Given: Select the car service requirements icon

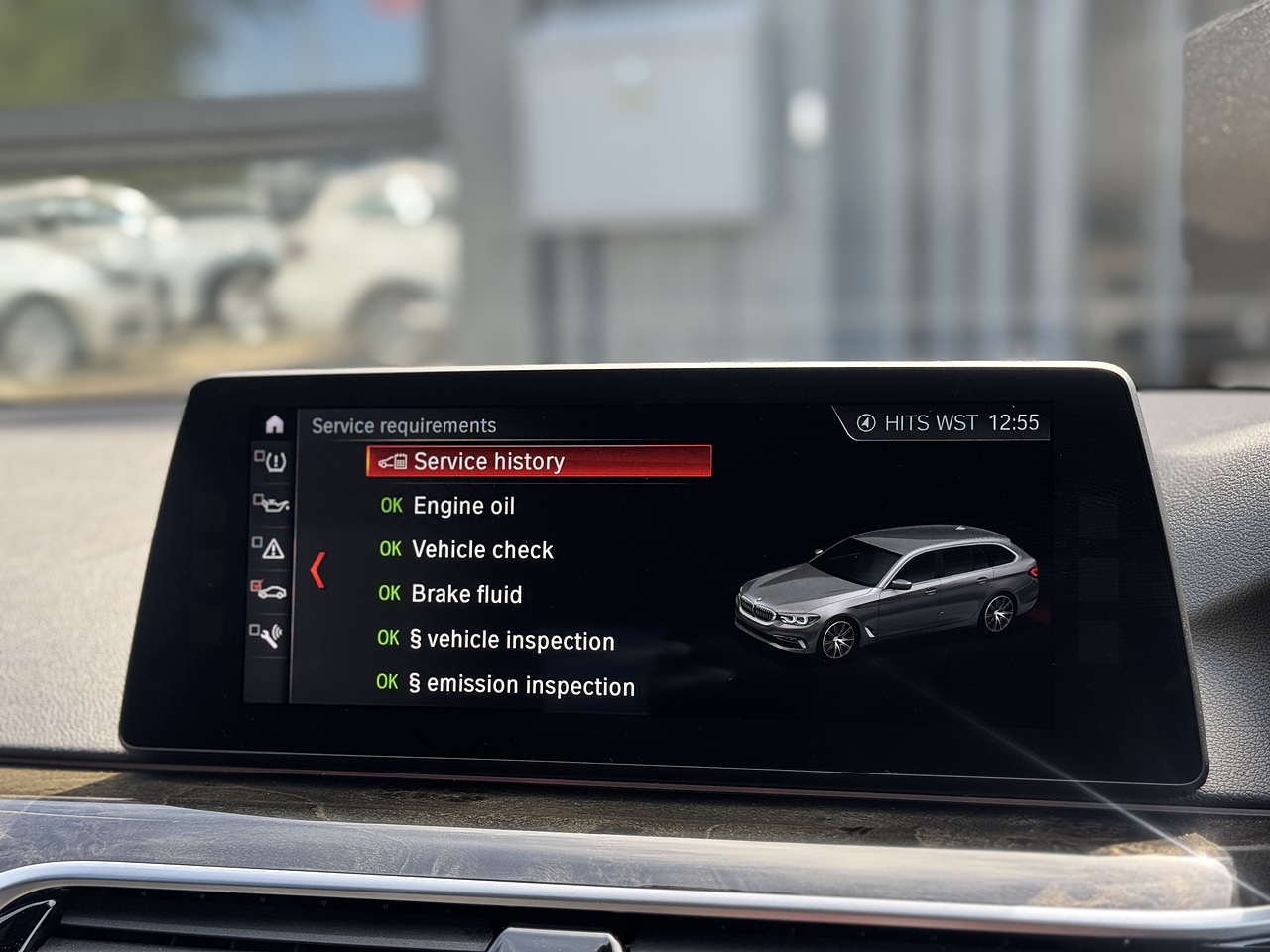Looking at the screenshot, I should point(269,591).
